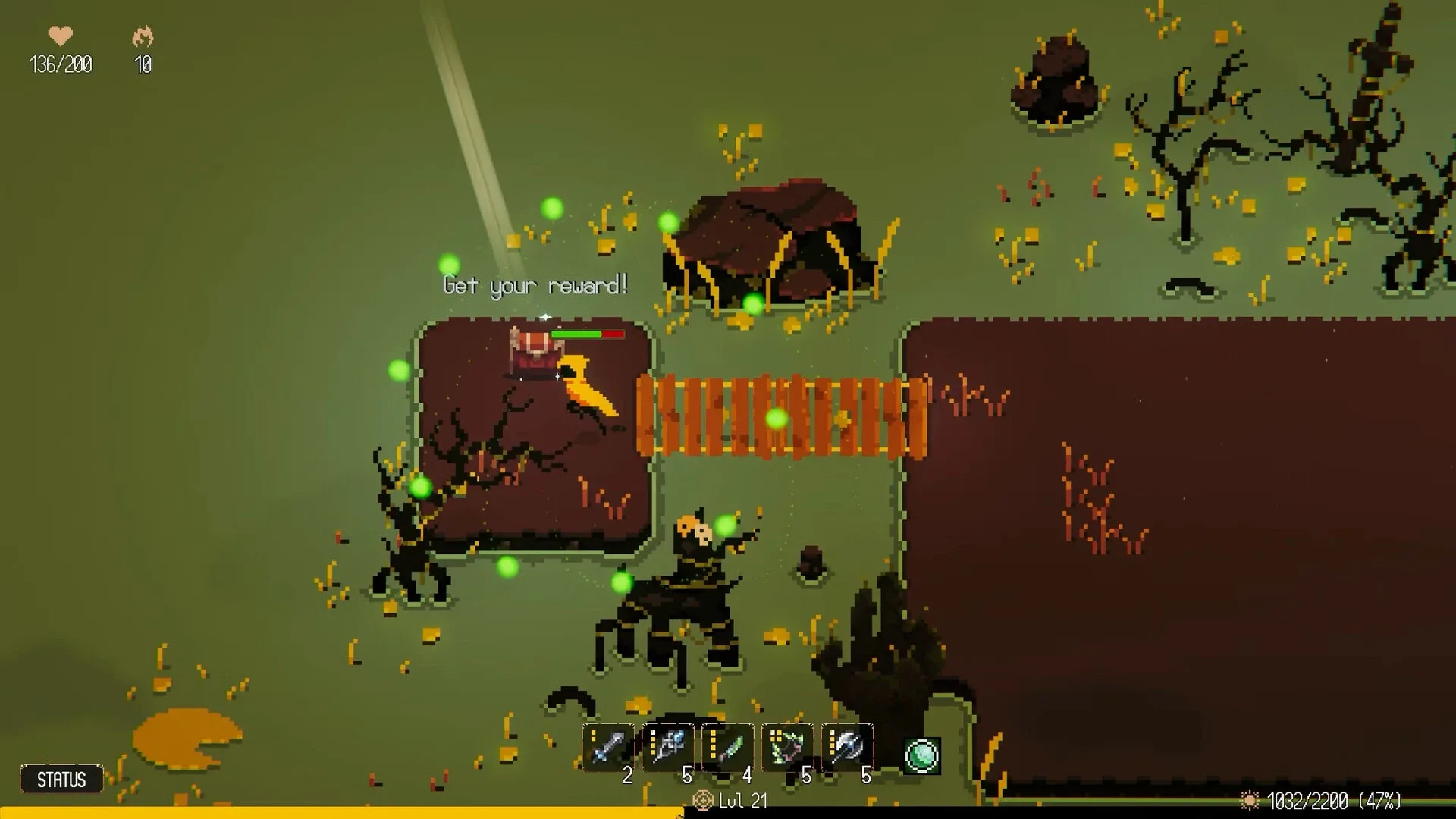
Task: Click the Get your reward! text
Action: 535,284
